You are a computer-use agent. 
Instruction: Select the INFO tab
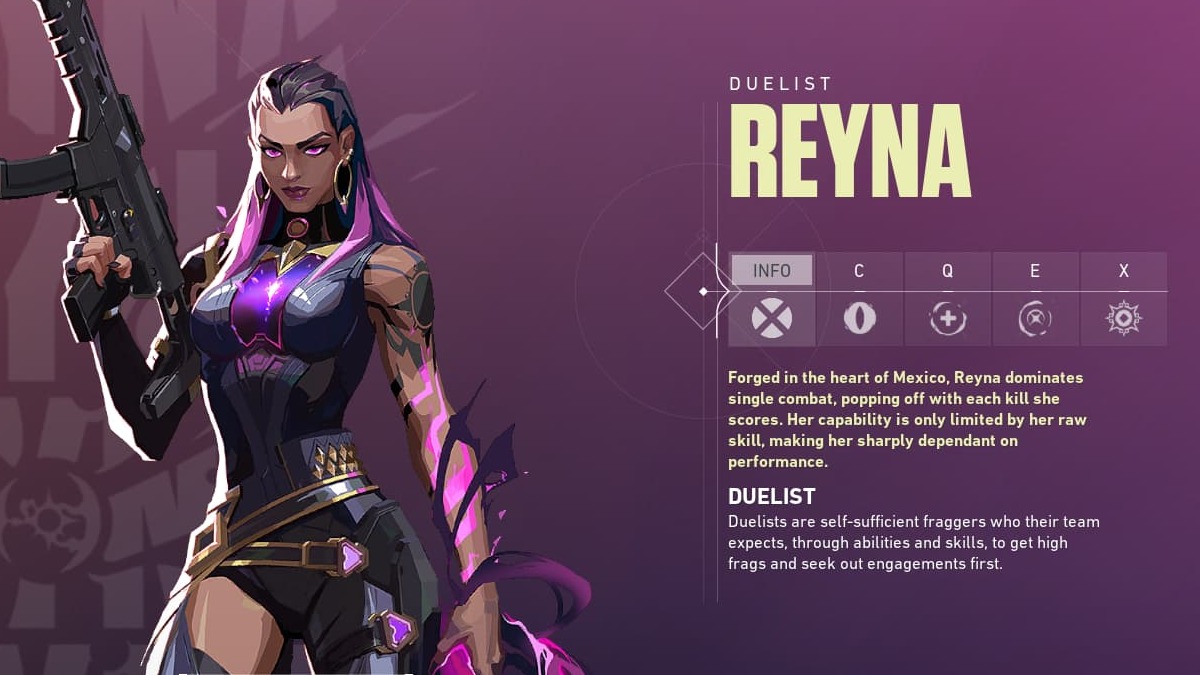tap(771, 271)
